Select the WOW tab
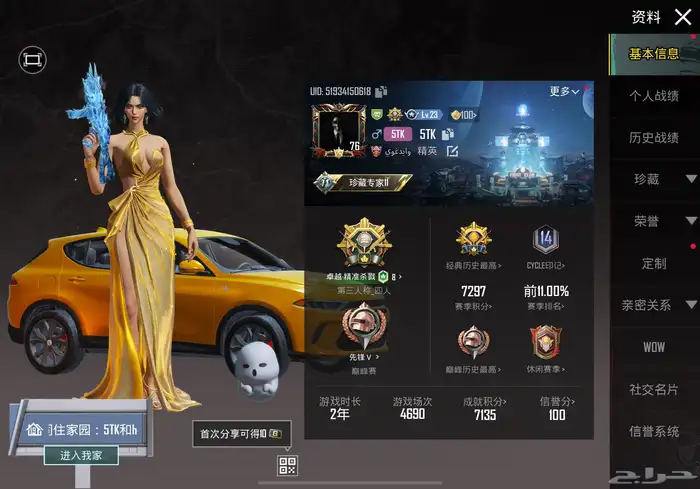 point(654,347)
